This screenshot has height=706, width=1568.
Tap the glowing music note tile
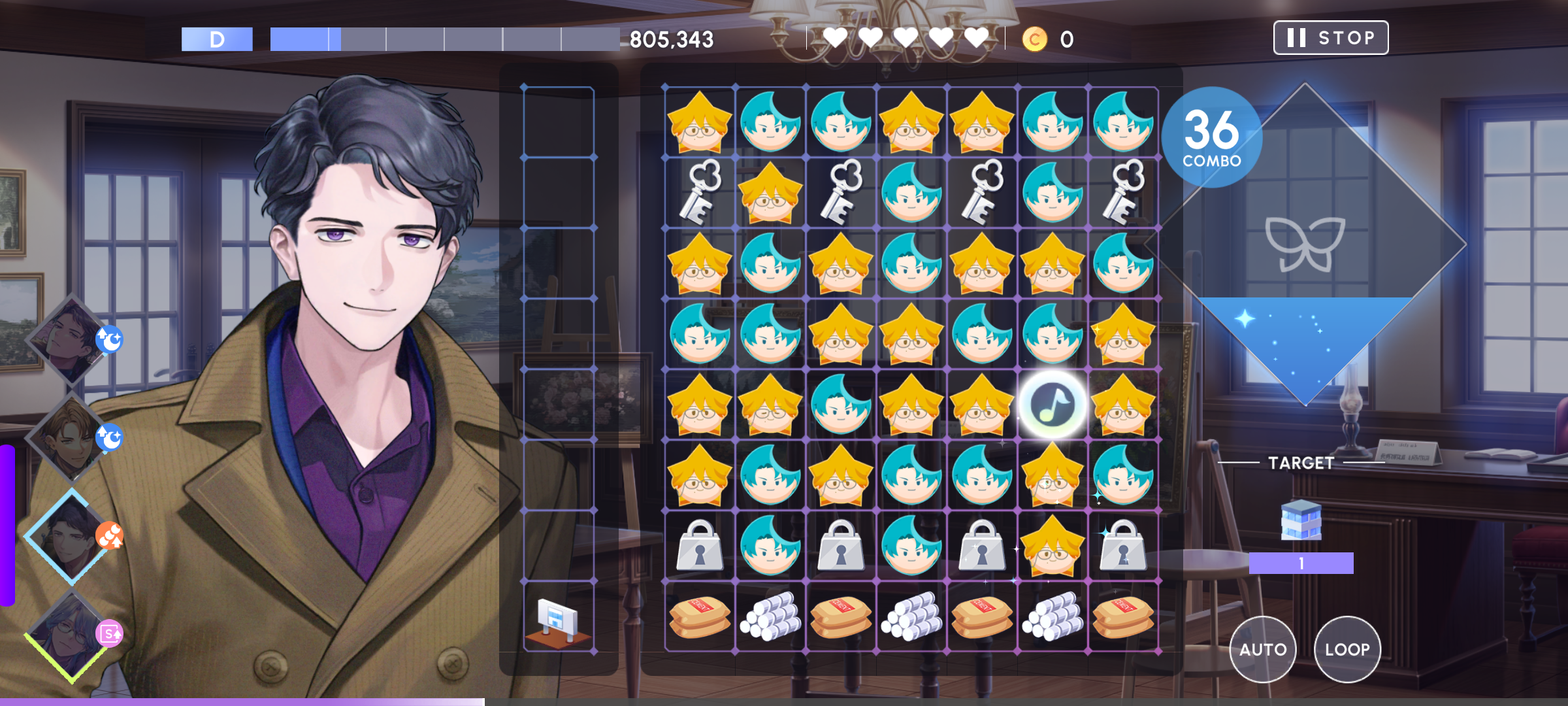pos(1052,405)
